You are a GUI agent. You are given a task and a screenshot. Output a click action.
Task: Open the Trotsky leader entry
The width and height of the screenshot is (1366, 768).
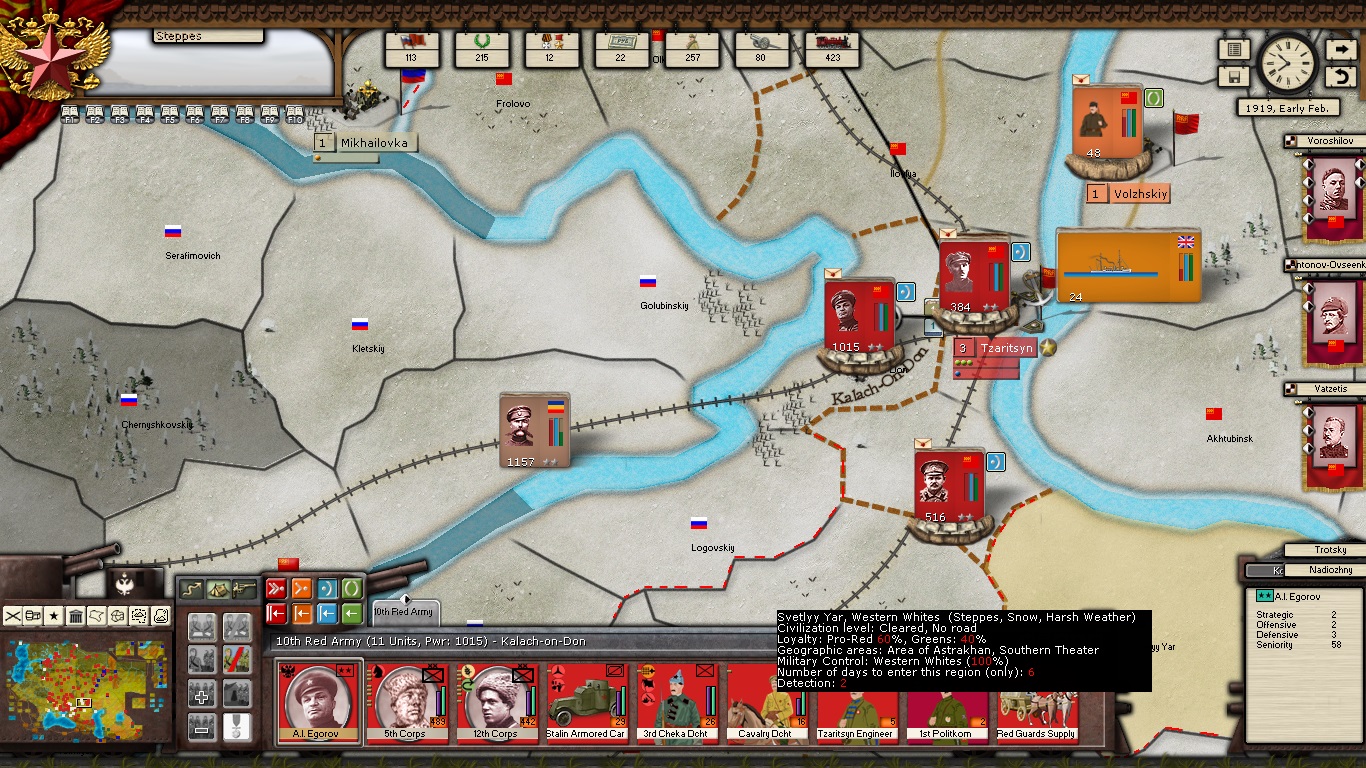point(1329,550)
